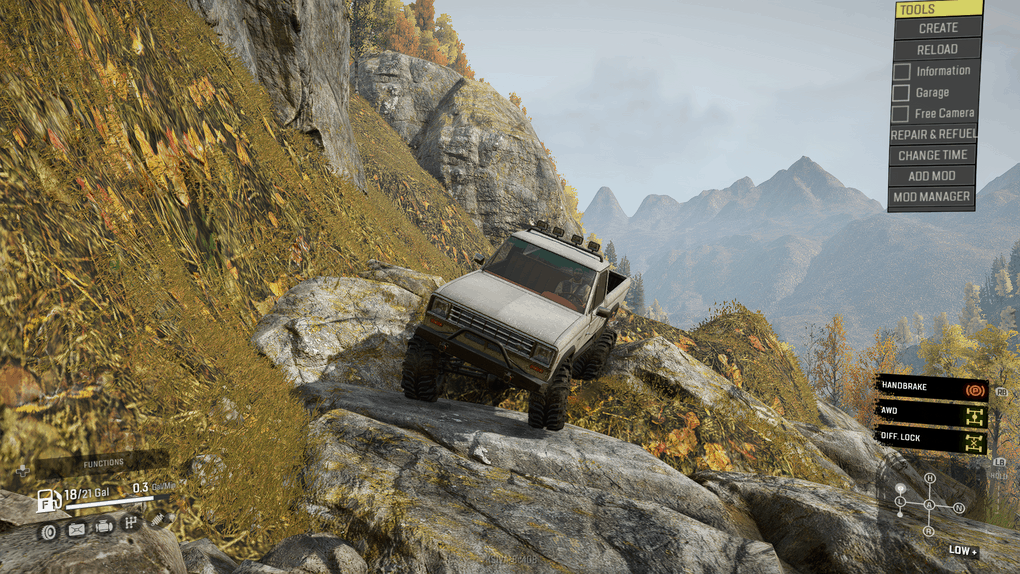
Task: Open the MOD MANAGER
Action: tap(933, 197)
